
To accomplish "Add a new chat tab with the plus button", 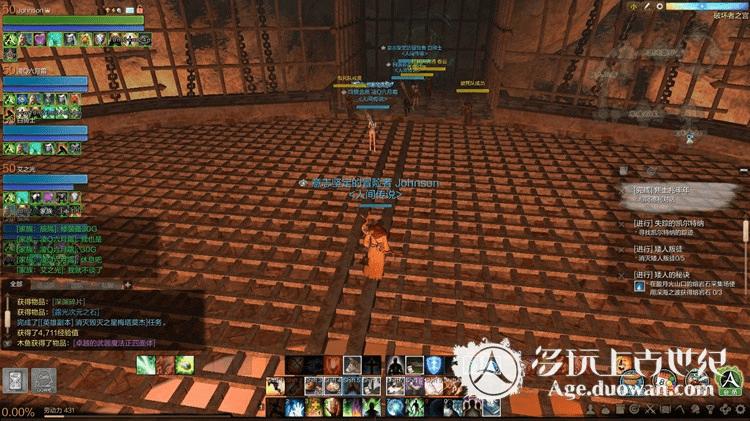I will pyautogui.click(x=127, y=284).
